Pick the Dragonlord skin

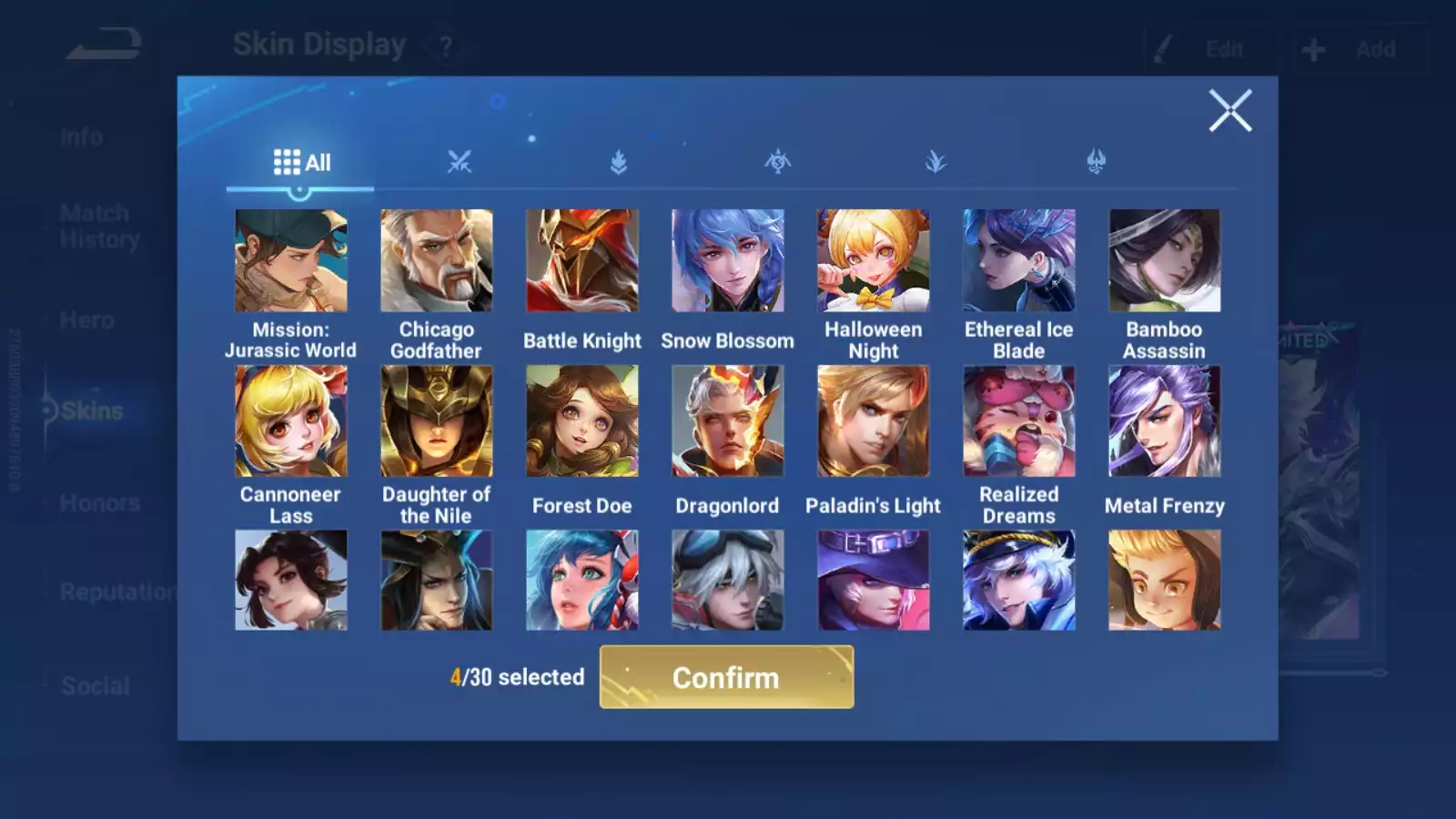728,421
